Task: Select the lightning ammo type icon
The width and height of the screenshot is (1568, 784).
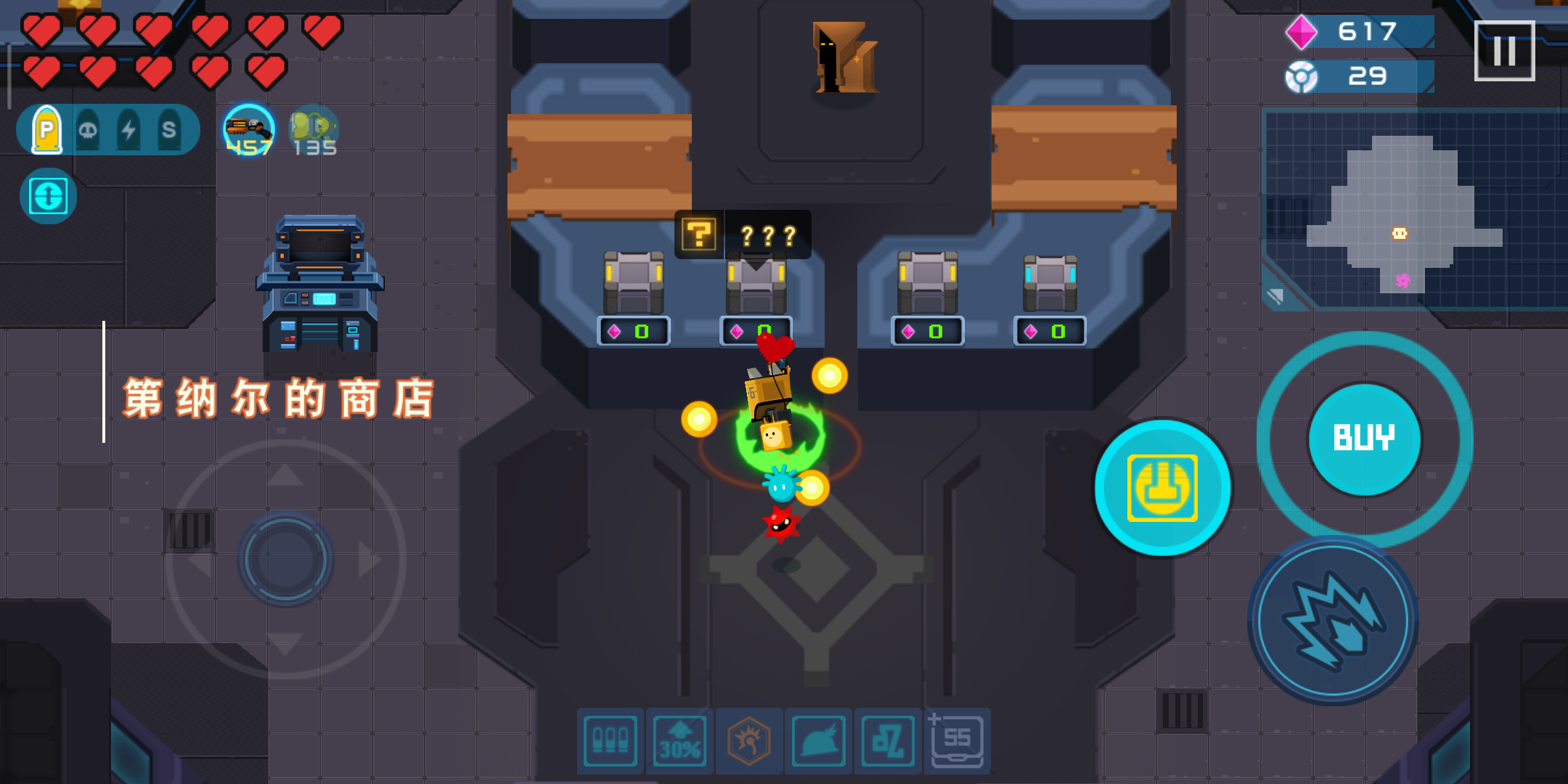Action: (131, 128)
